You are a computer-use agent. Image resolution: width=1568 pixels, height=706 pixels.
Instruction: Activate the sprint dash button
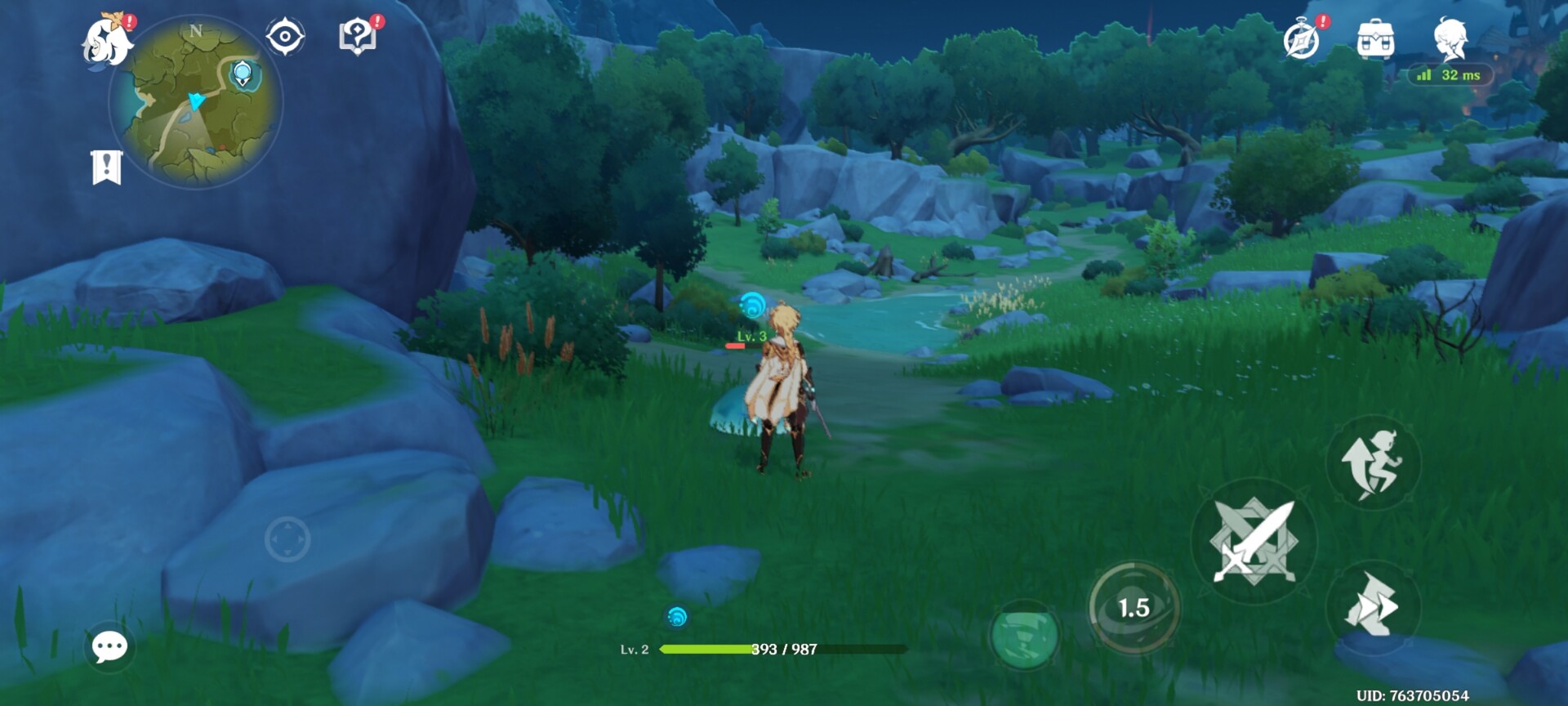click(x=1373, y=605)
